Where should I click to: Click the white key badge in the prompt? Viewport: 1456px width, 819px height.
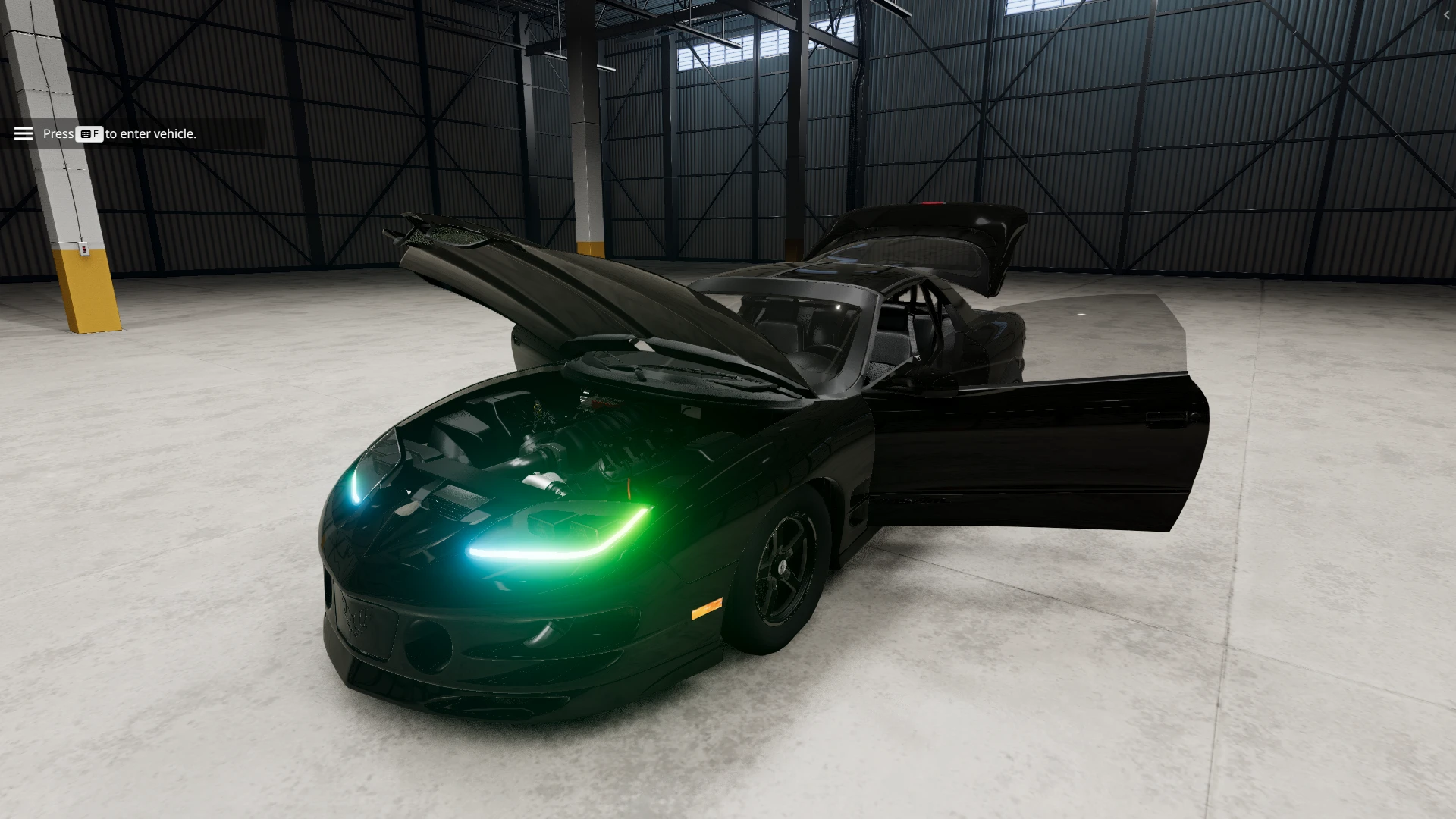point(89,134)
